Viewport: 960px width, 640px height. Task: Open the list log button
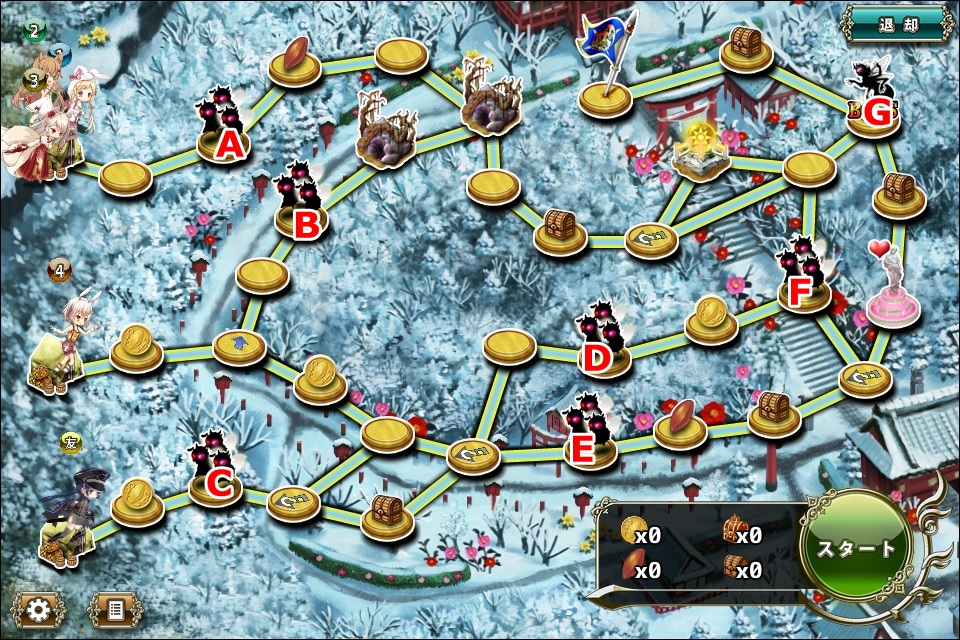[115, 607]
